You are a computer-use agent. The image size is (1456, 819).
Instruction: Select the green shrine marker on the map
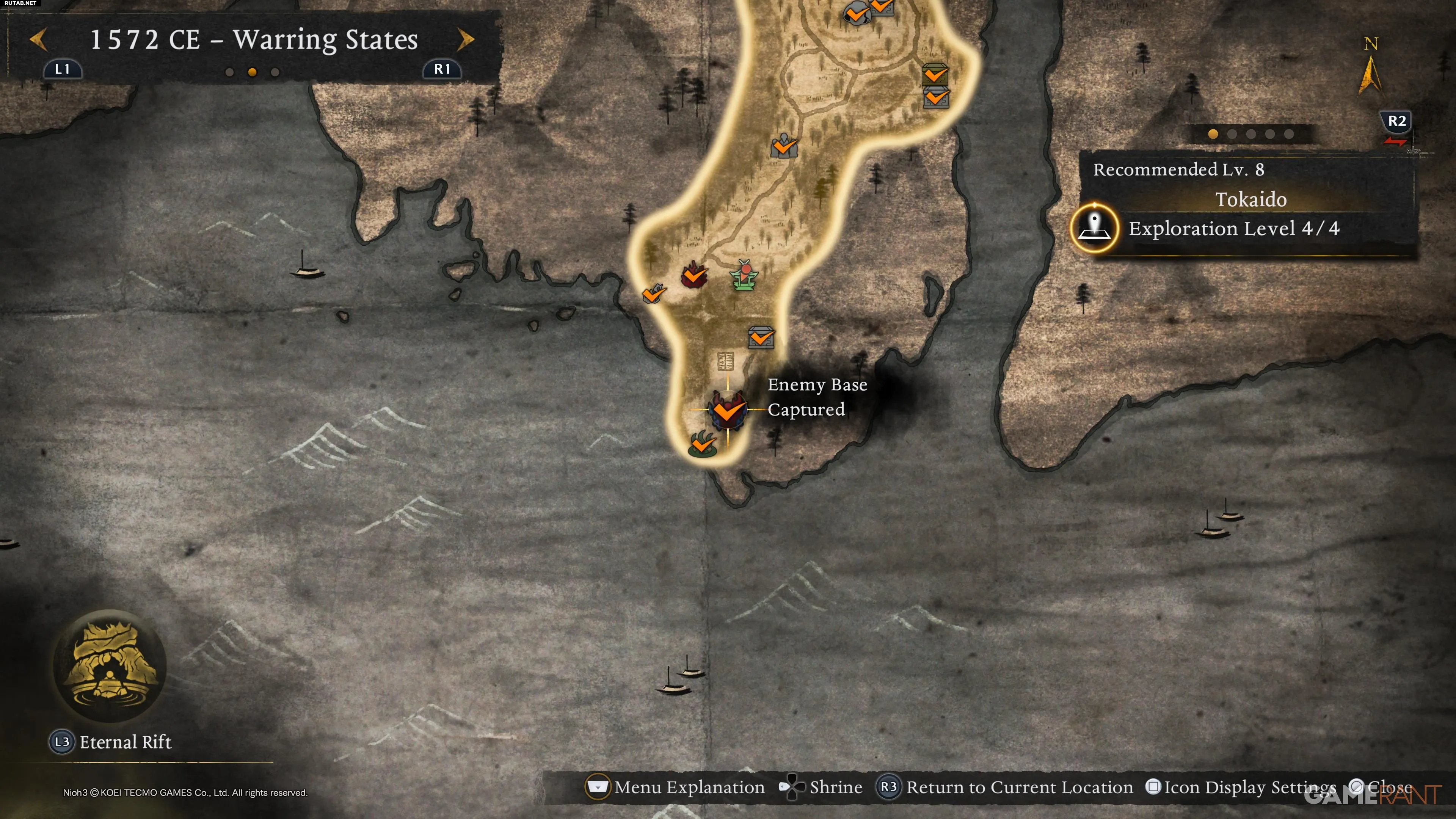(x=744, y=275)
